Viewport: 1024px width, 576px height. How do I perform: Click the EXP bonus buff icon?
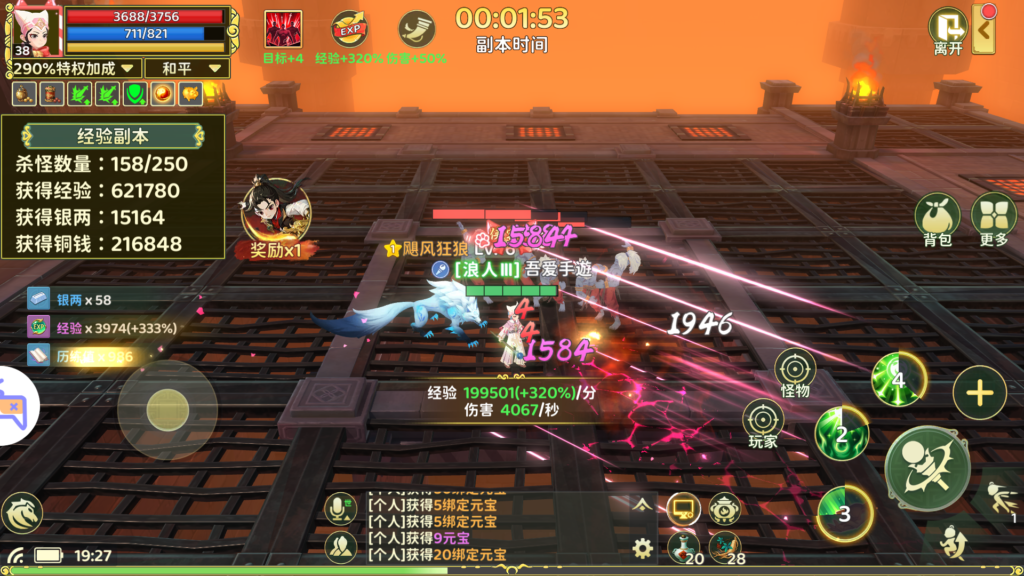click(349, 29)
